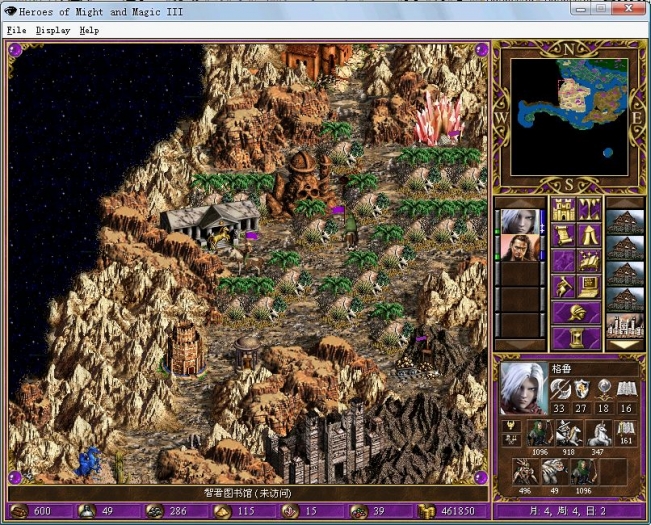The width and height of the screenshot is (651, 525).
Task: Click the next hero helmet button
Action: point(576,313)
